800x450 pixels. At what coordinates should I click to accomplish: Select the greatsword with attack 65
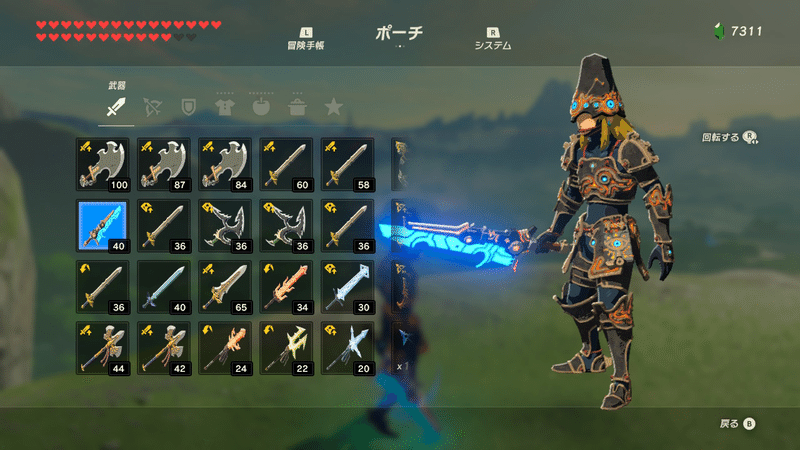click(226, 286)
